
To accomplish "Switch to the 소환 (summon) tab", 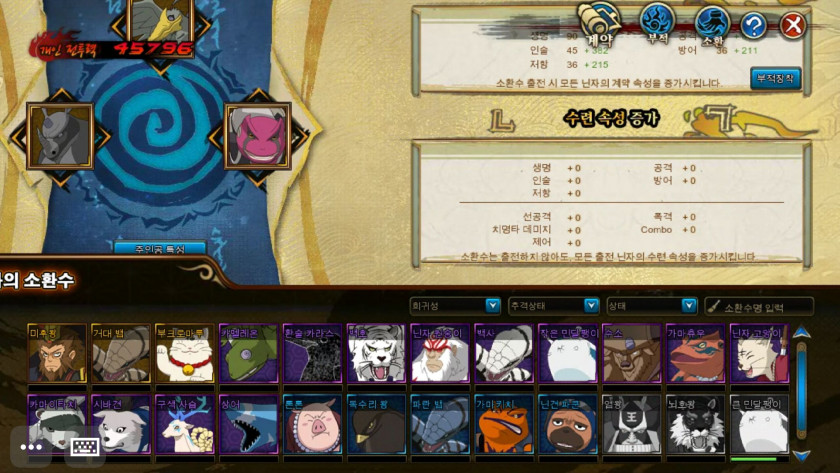I will [712, 22].
